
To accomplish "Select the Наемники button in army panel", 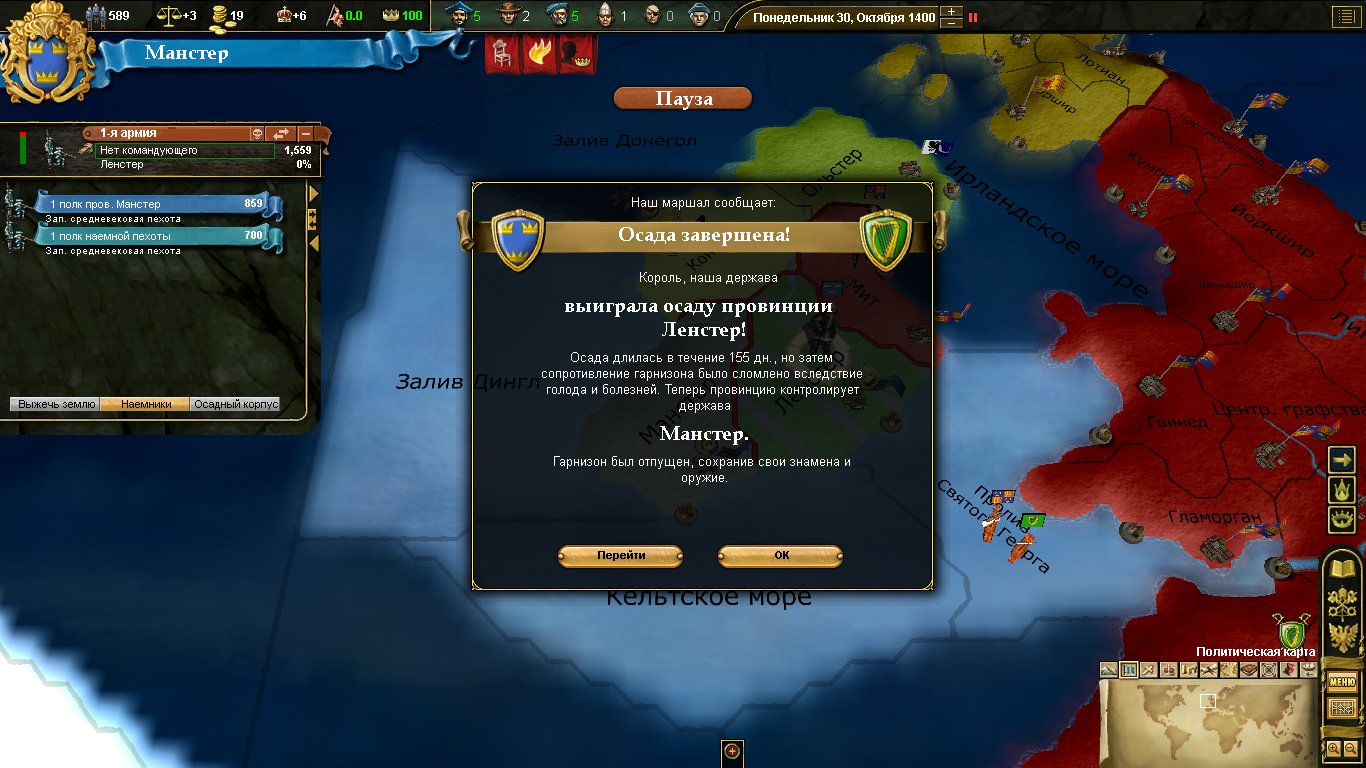I will tap(145, 405).
